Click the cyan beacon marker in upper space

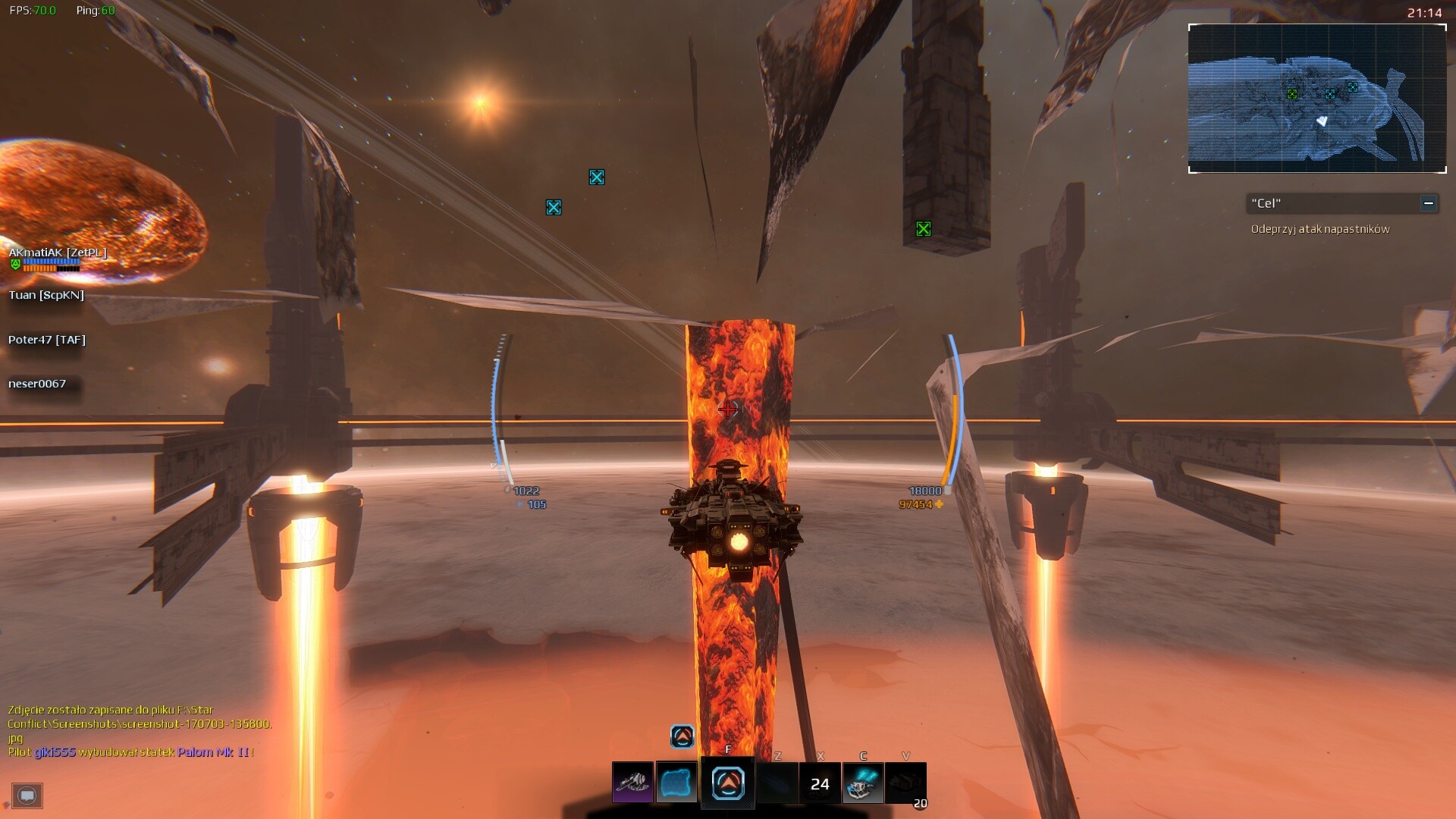[598, 177]
